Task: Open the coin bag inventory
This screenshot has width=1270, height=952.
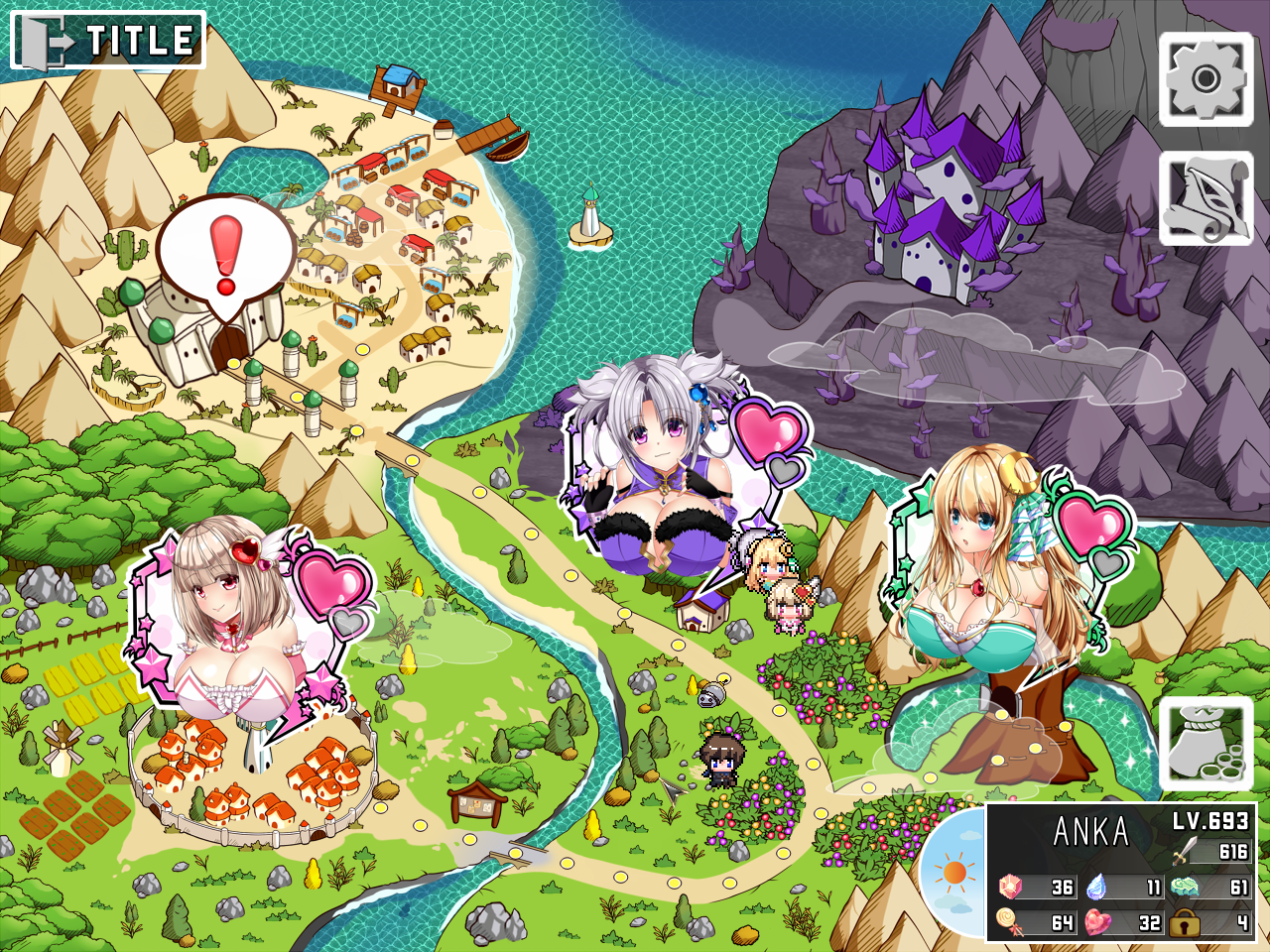Action: [1206, 744]
